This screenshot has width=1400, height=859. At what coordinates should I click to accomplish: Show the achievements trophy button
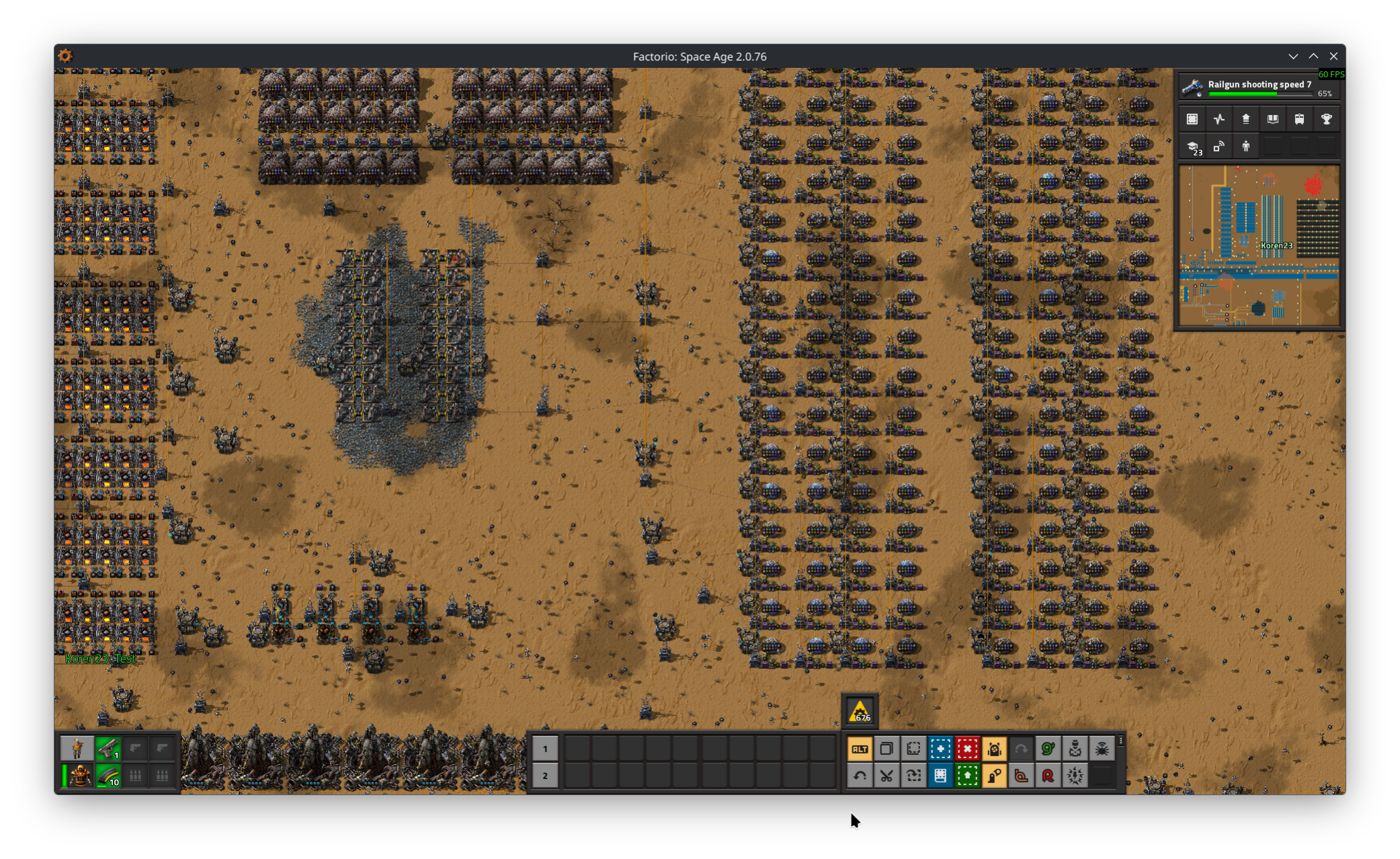(x=1326, y=120)
